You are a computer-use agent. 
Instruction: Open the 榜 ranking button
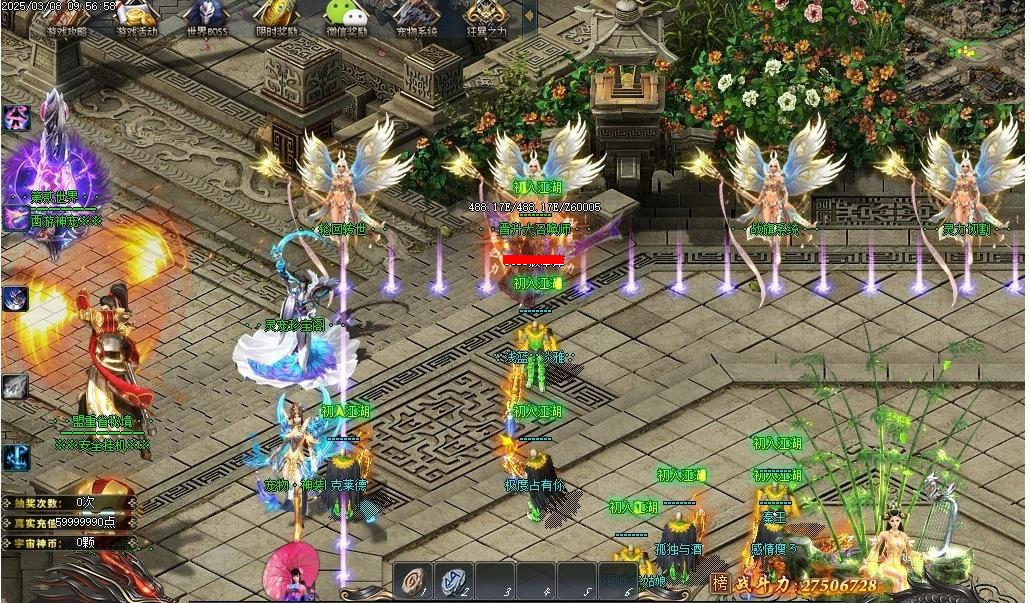[719, 583]
